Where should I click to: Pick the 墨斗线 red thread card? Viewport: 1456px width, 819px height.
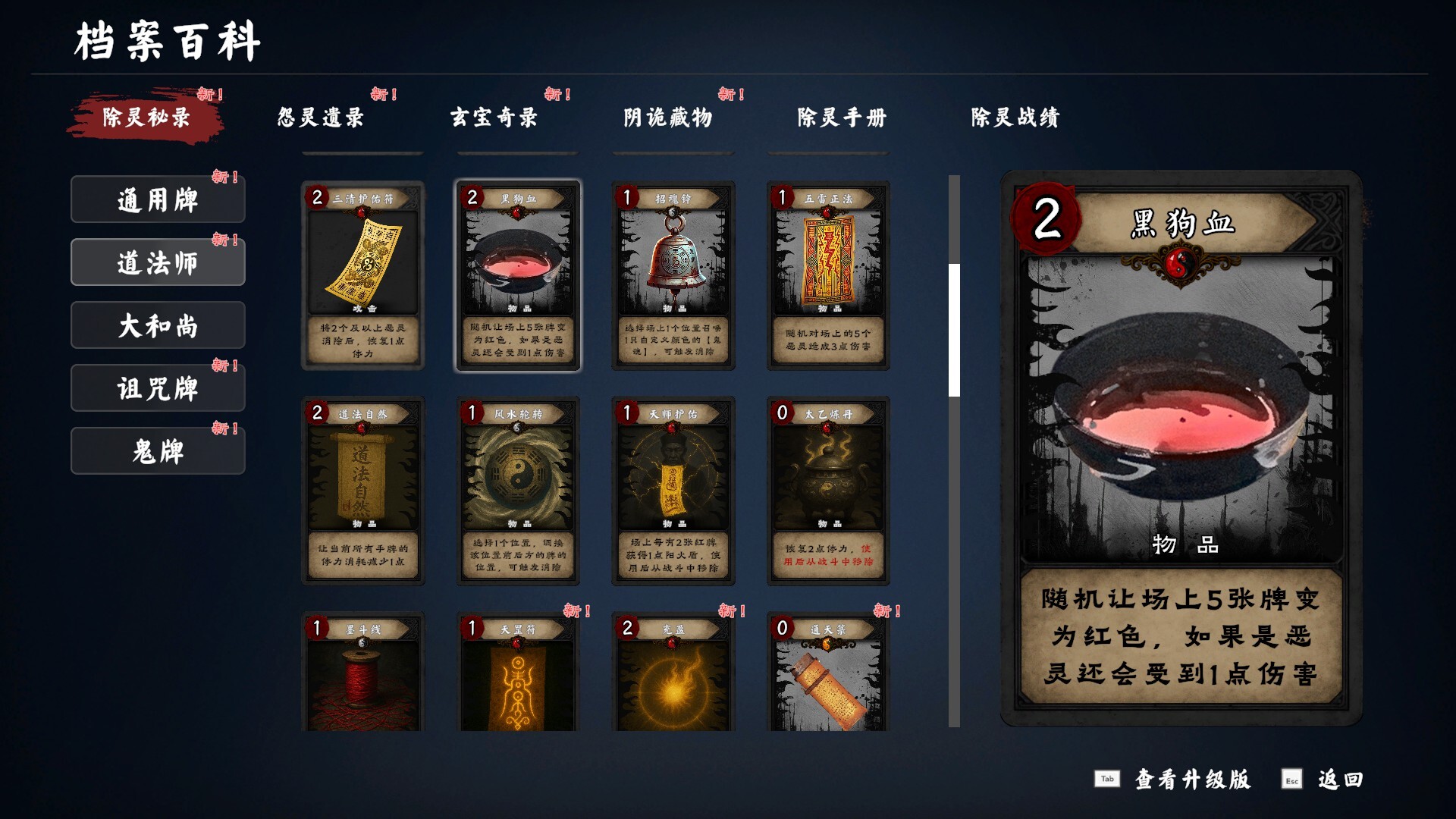pos(362,672)
